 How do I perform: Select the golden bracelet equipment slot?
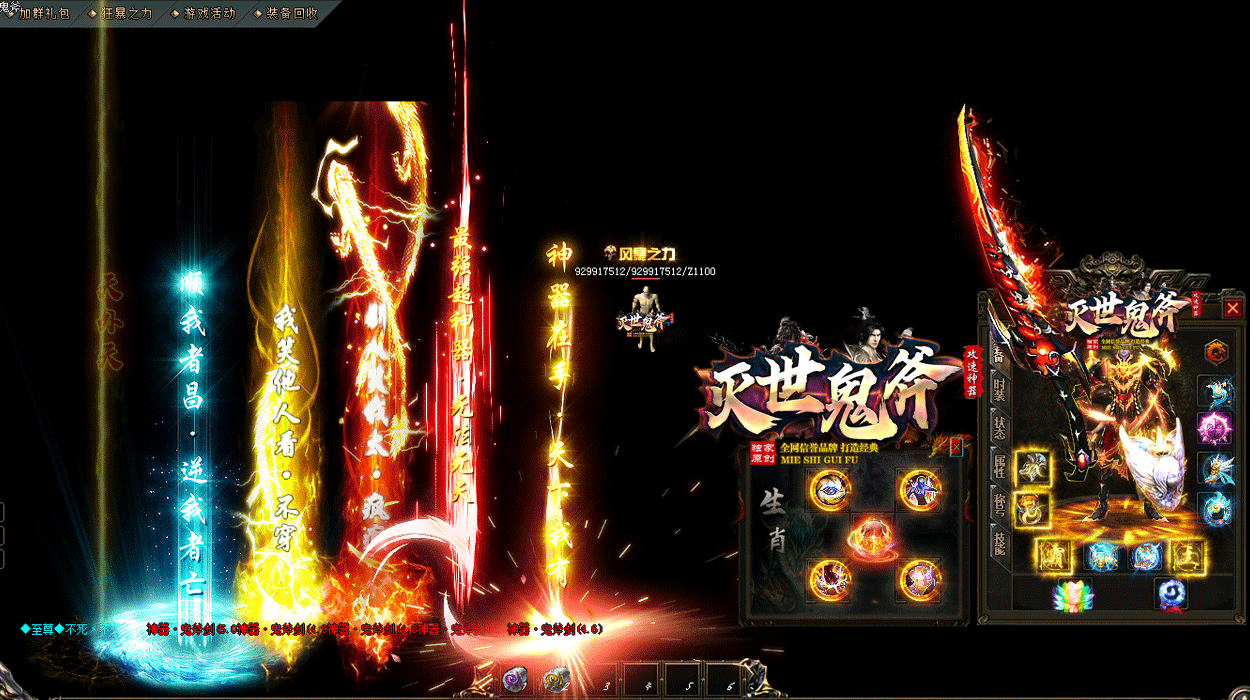click(1031, 508)
